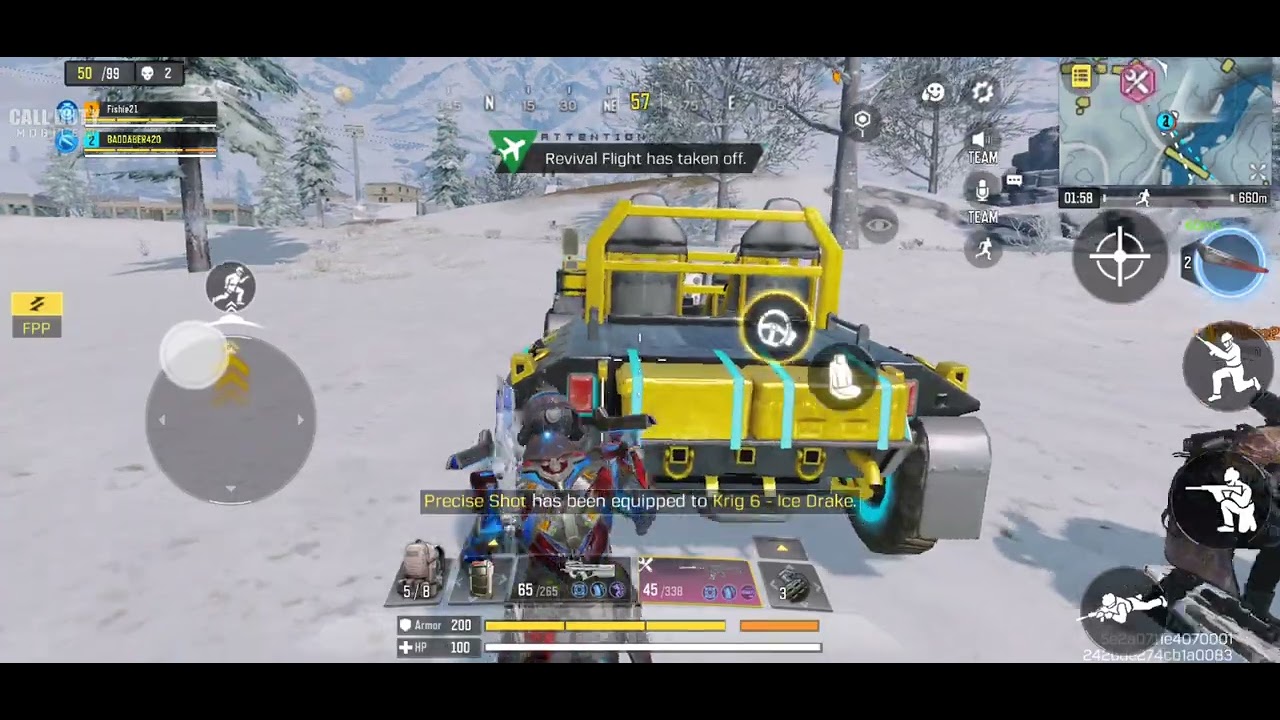
Task: Select the grenade slot
Action: (x=793, y=586)
